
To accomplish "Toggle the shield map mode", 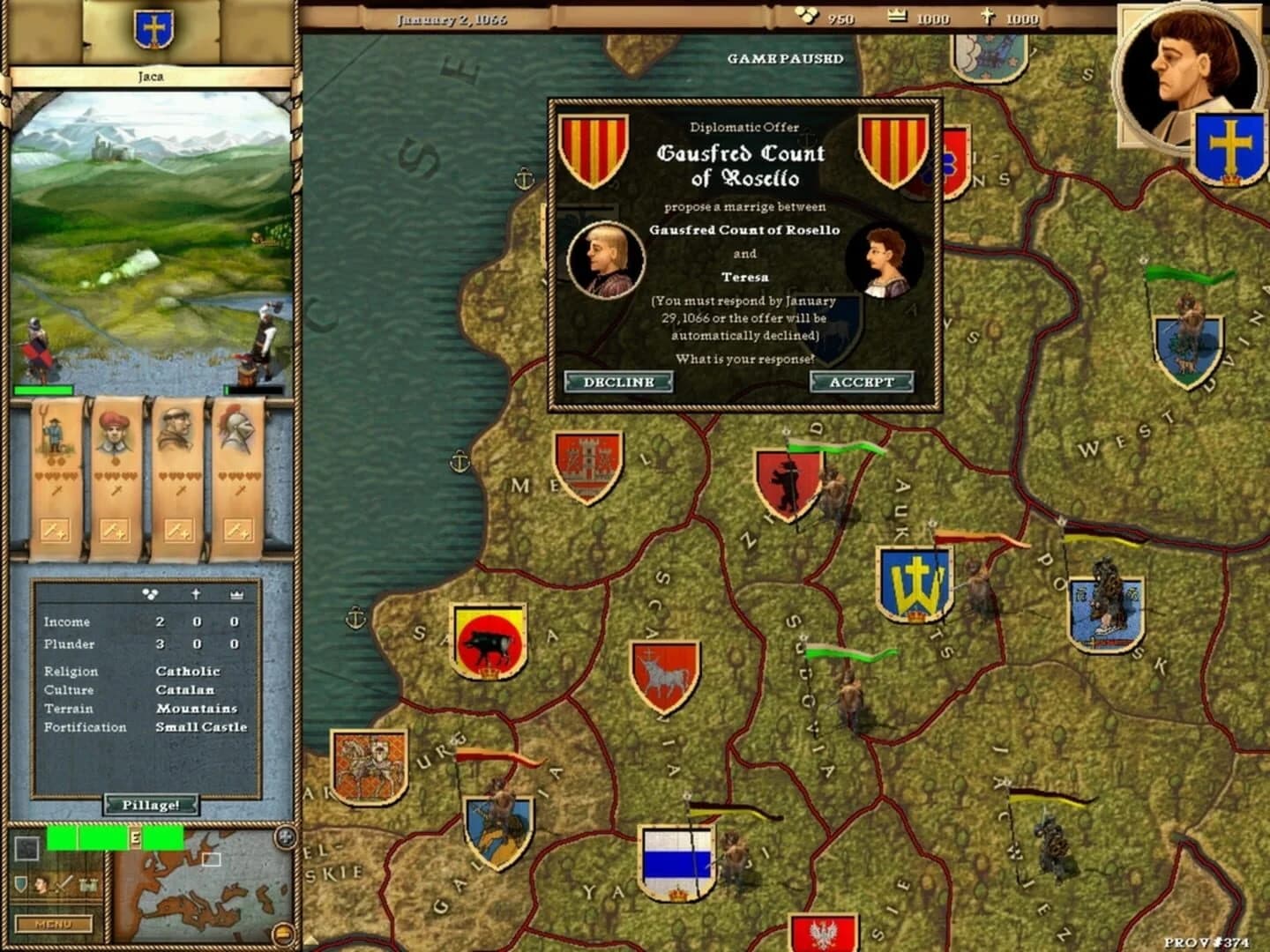I will click(20, 883).
